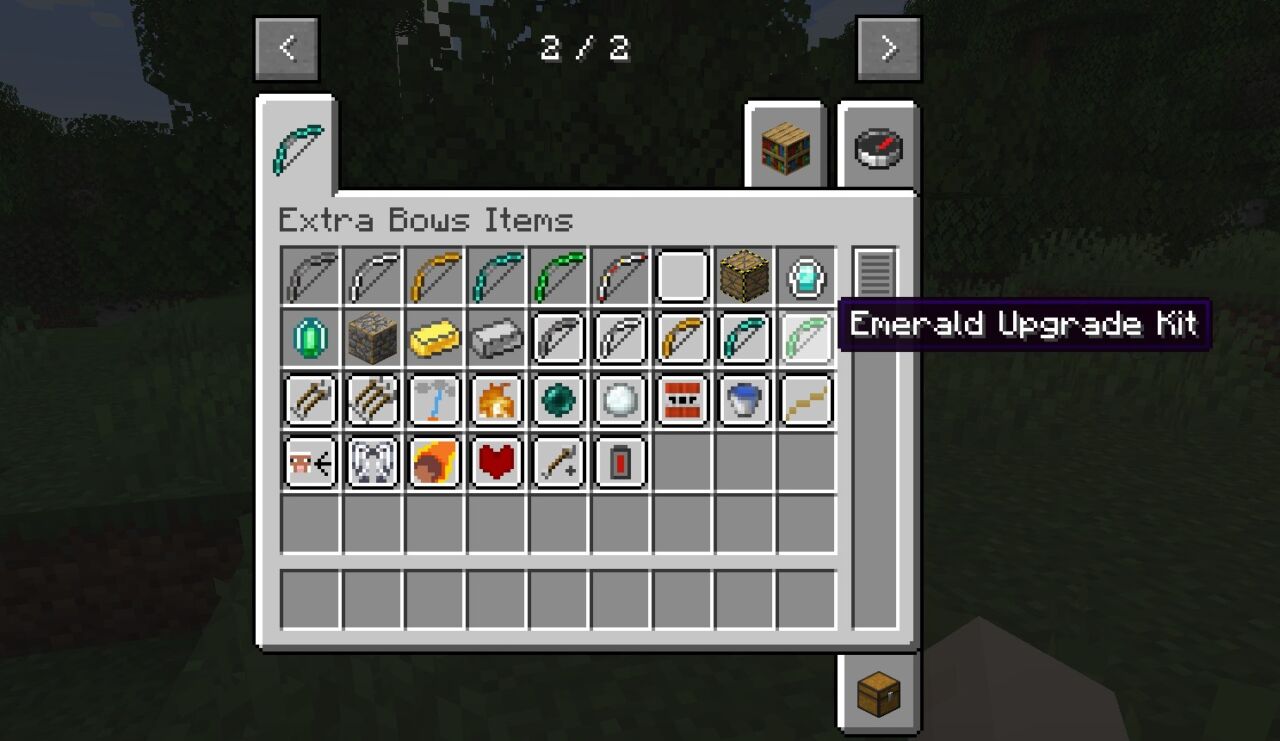This screenshot has width=1280, height=741.
Task: Open the chest inventory tab
Action: (878, 693)
